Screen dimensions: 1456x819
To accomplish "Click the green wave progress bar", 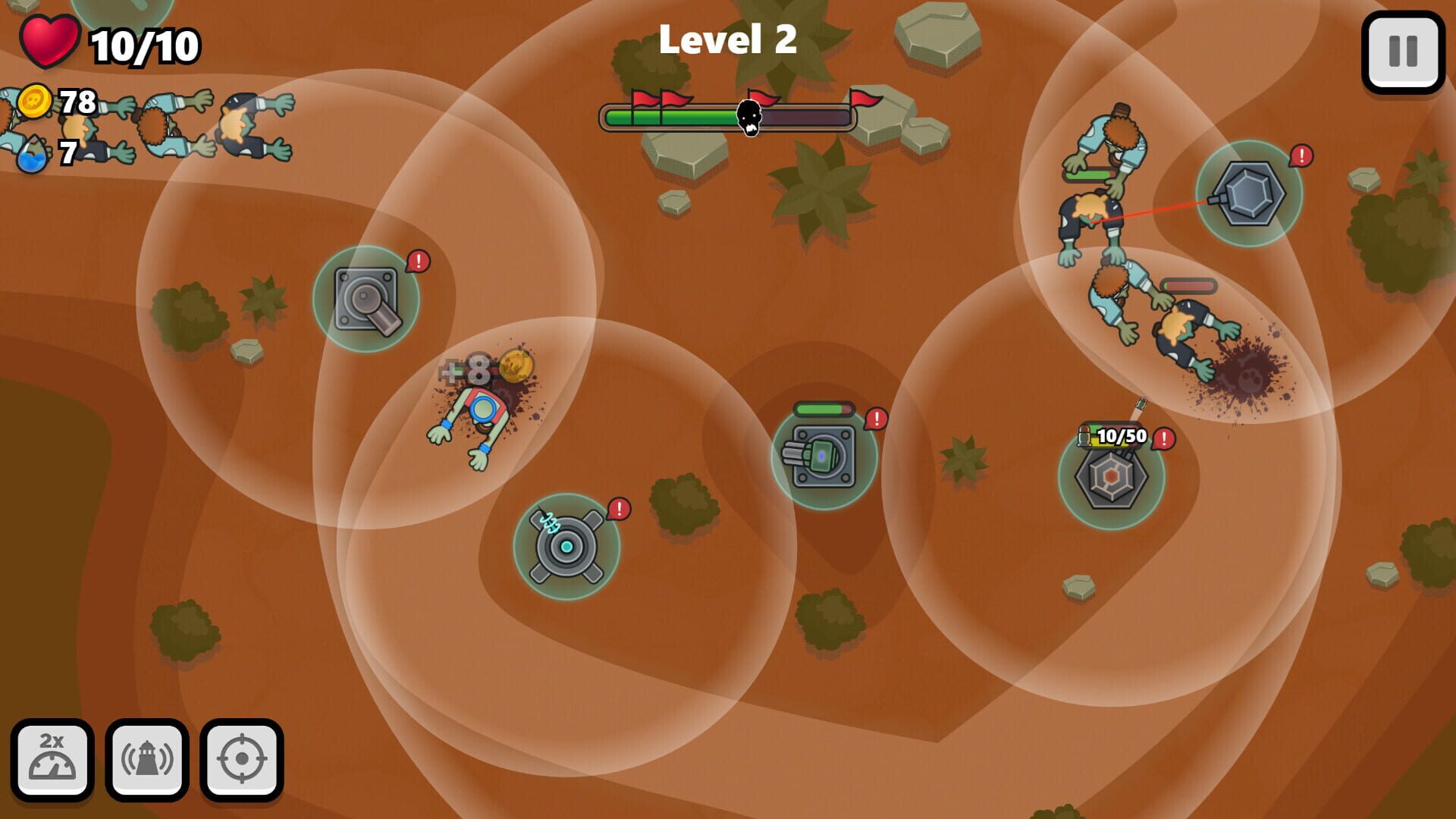I will [667, 118].
